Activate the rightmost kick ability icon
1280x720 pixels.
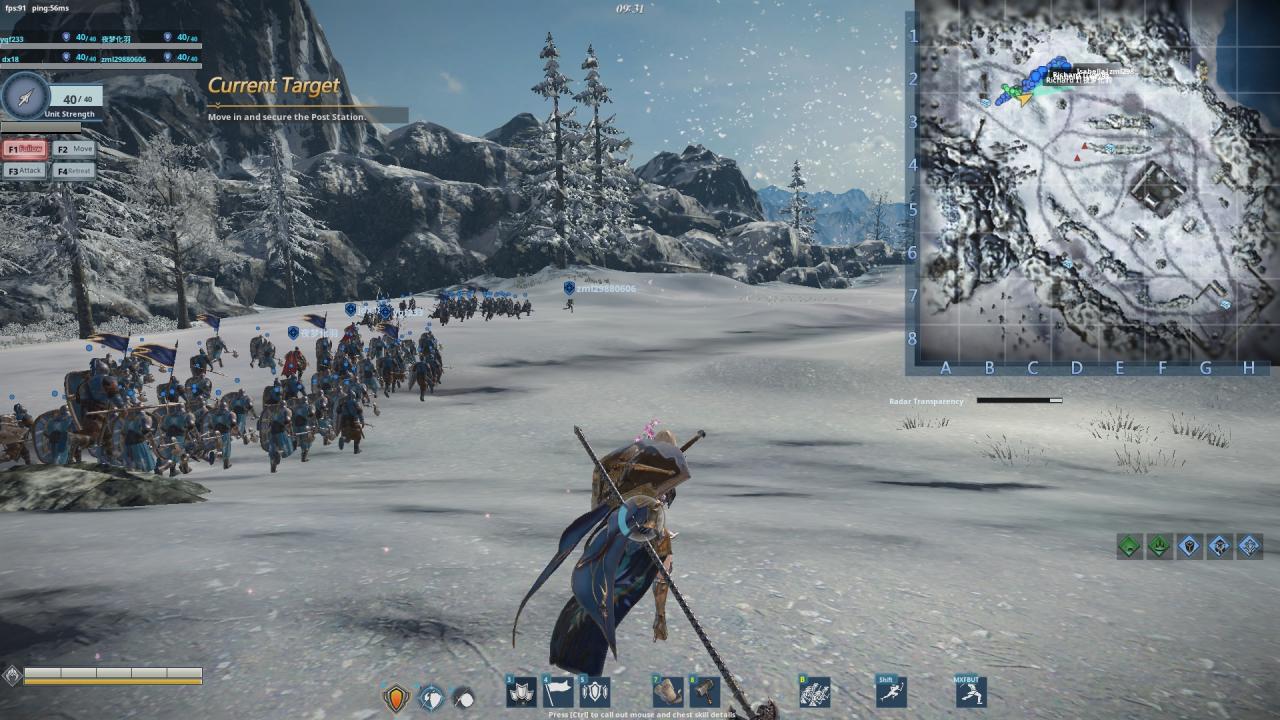pyautogui.click(x=970, y=692)
